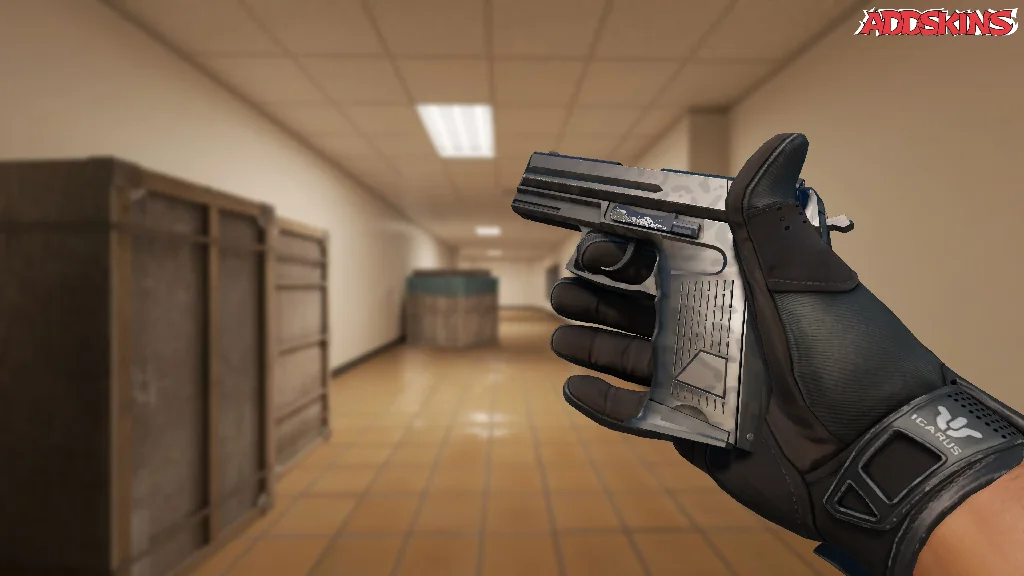Click the ADDSKINS logo watermark
The image size is (1024, 576).
pyautogui.click(x=936, y=23)
